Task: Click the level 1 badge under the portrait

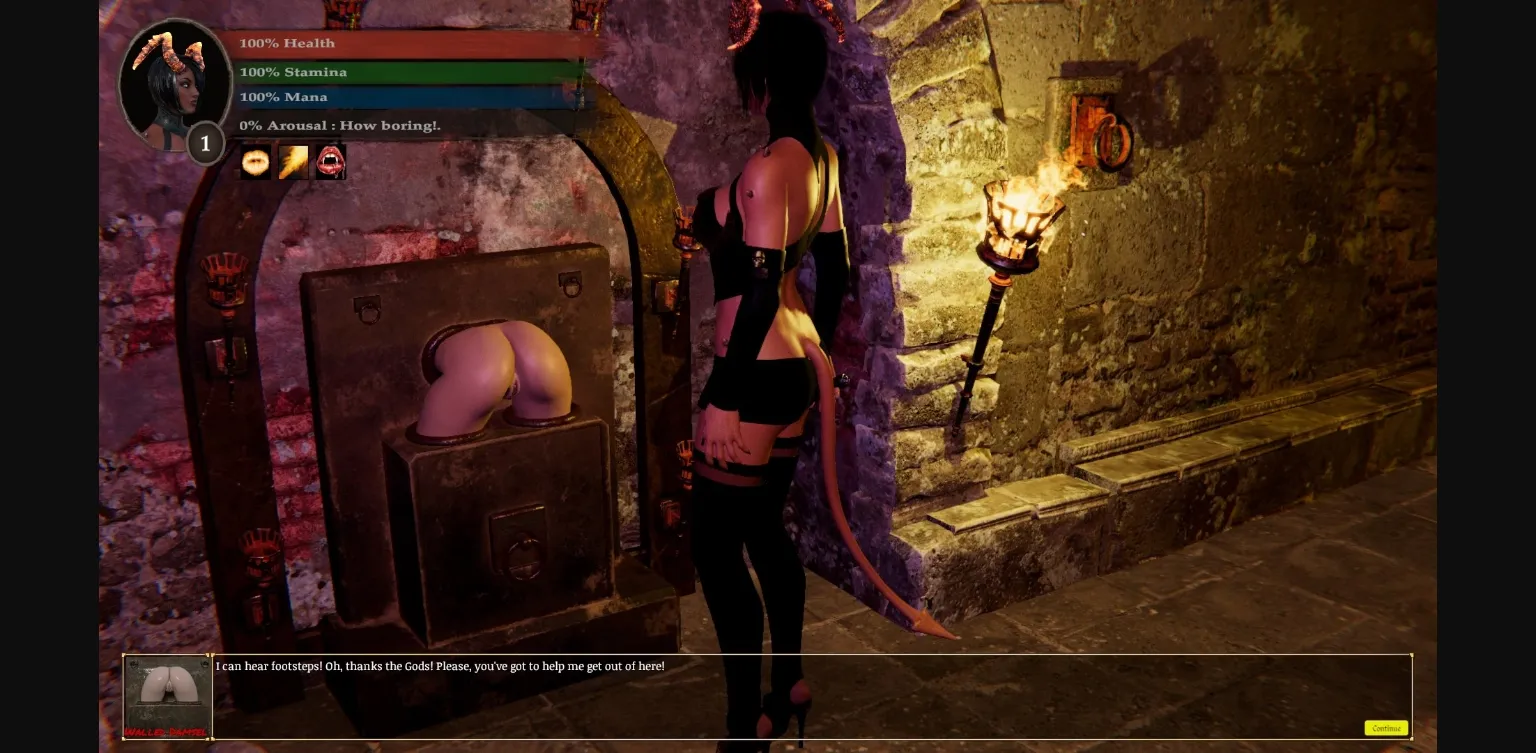Action: [205, 143]
